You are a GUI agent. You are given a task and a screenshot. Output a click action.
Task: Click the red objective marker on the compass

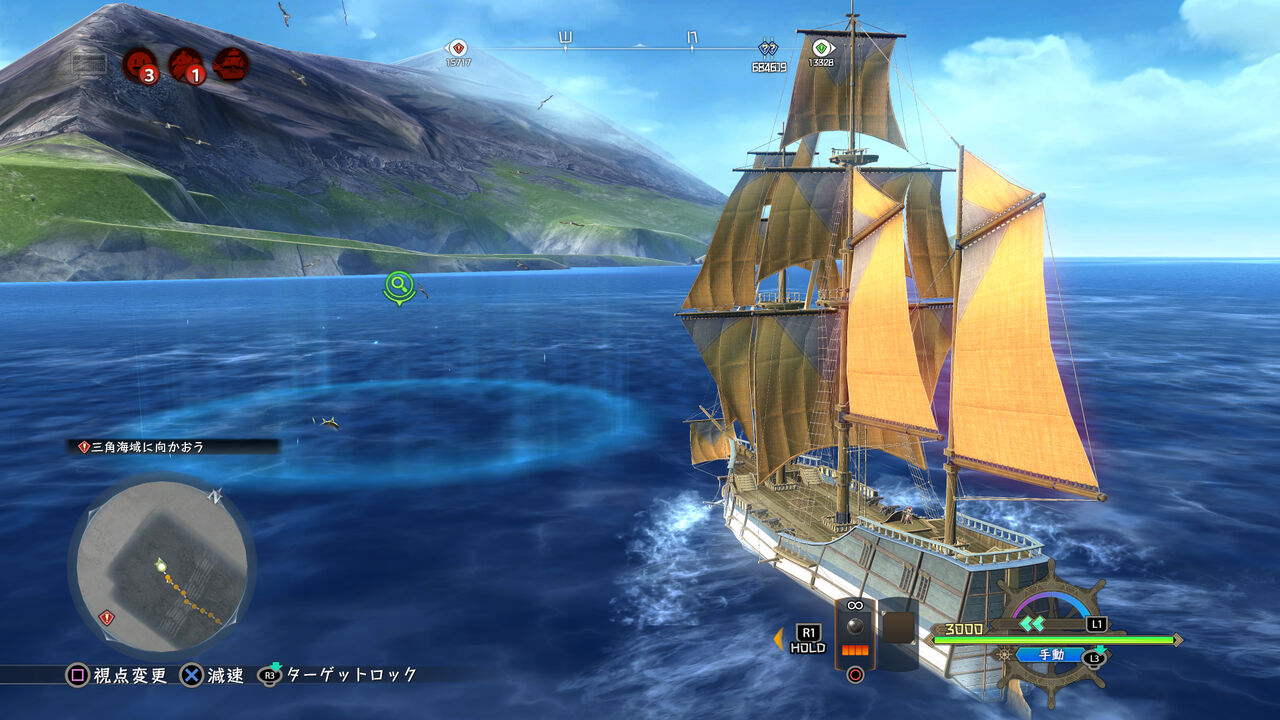(x=457, y=47)
